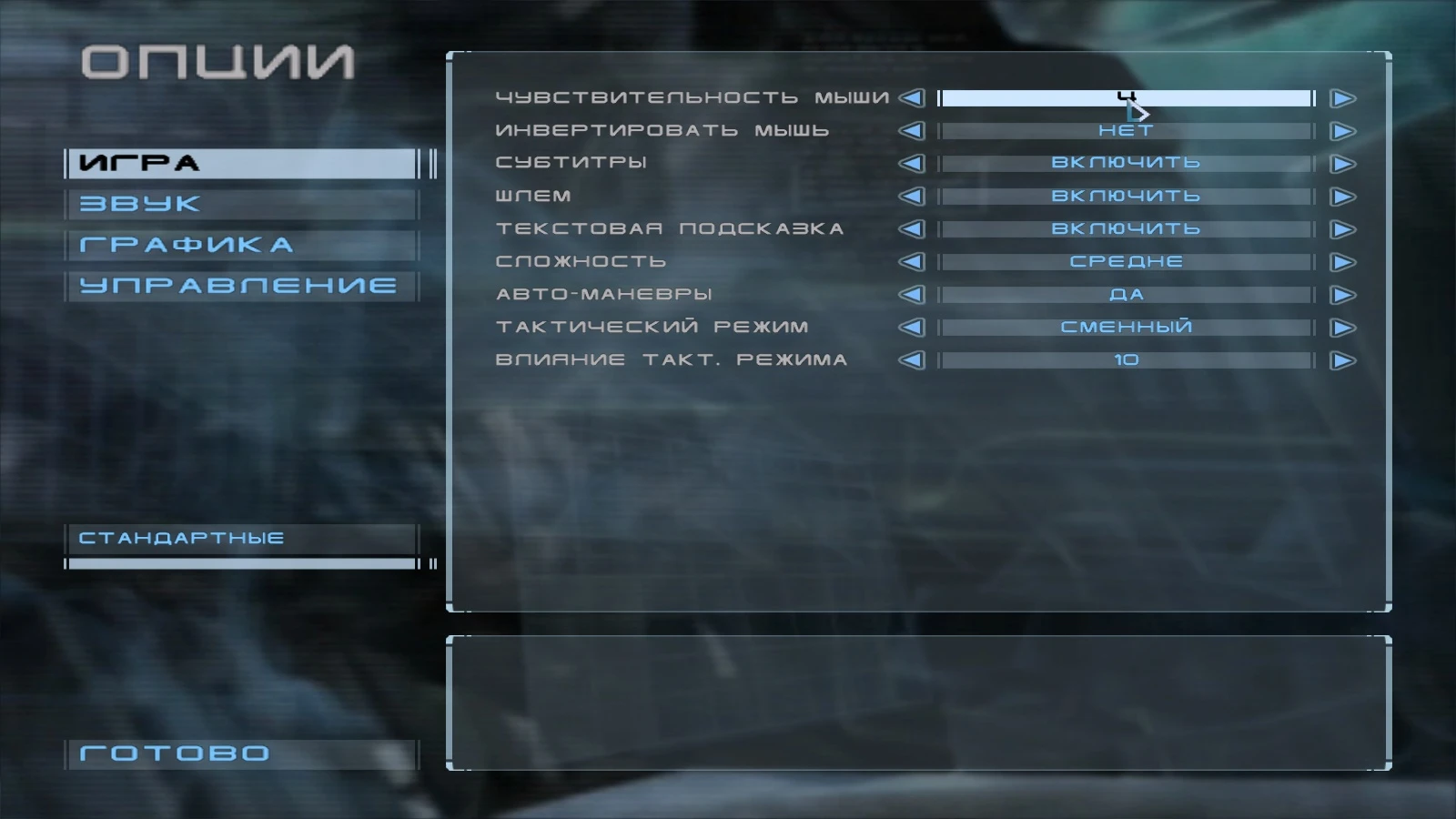The height and width of the screenshot is (819, 1456).
Task: Open the Субтитры value selector
Action: pos(1127,163)
